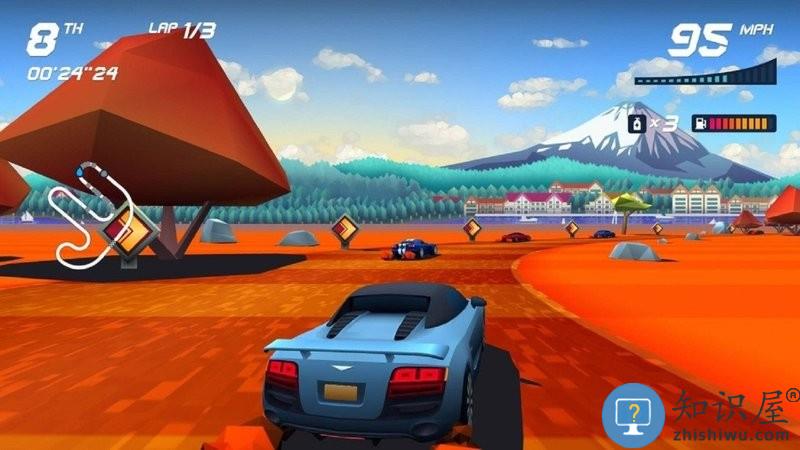
Task: Open the zhishiwu watermark logo
Action: (633, 412)
